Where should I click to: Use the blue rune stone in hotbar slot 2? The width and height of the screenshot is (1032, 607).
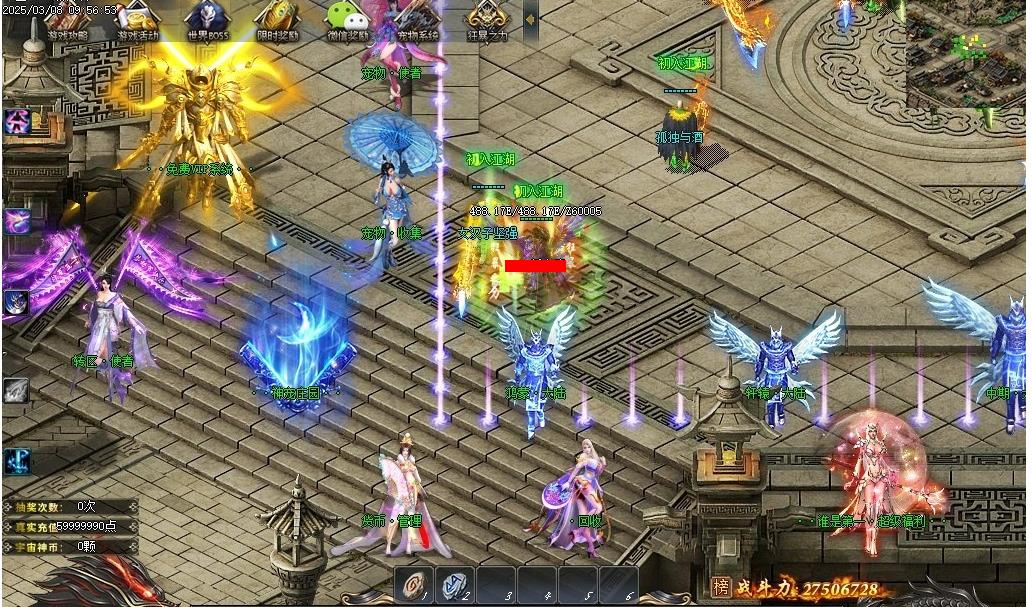456,584
